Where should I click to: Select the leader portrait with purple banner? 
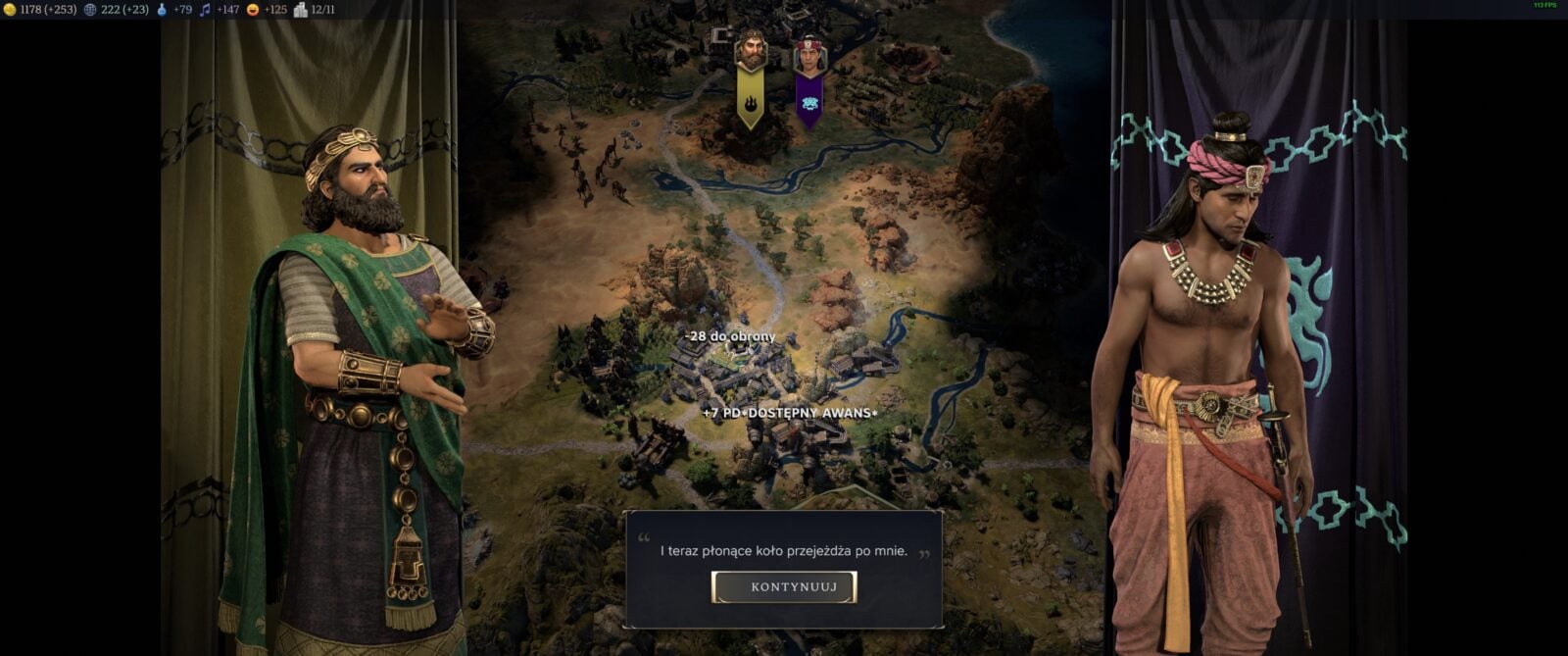pyautogui.click(x=808, y=54)
